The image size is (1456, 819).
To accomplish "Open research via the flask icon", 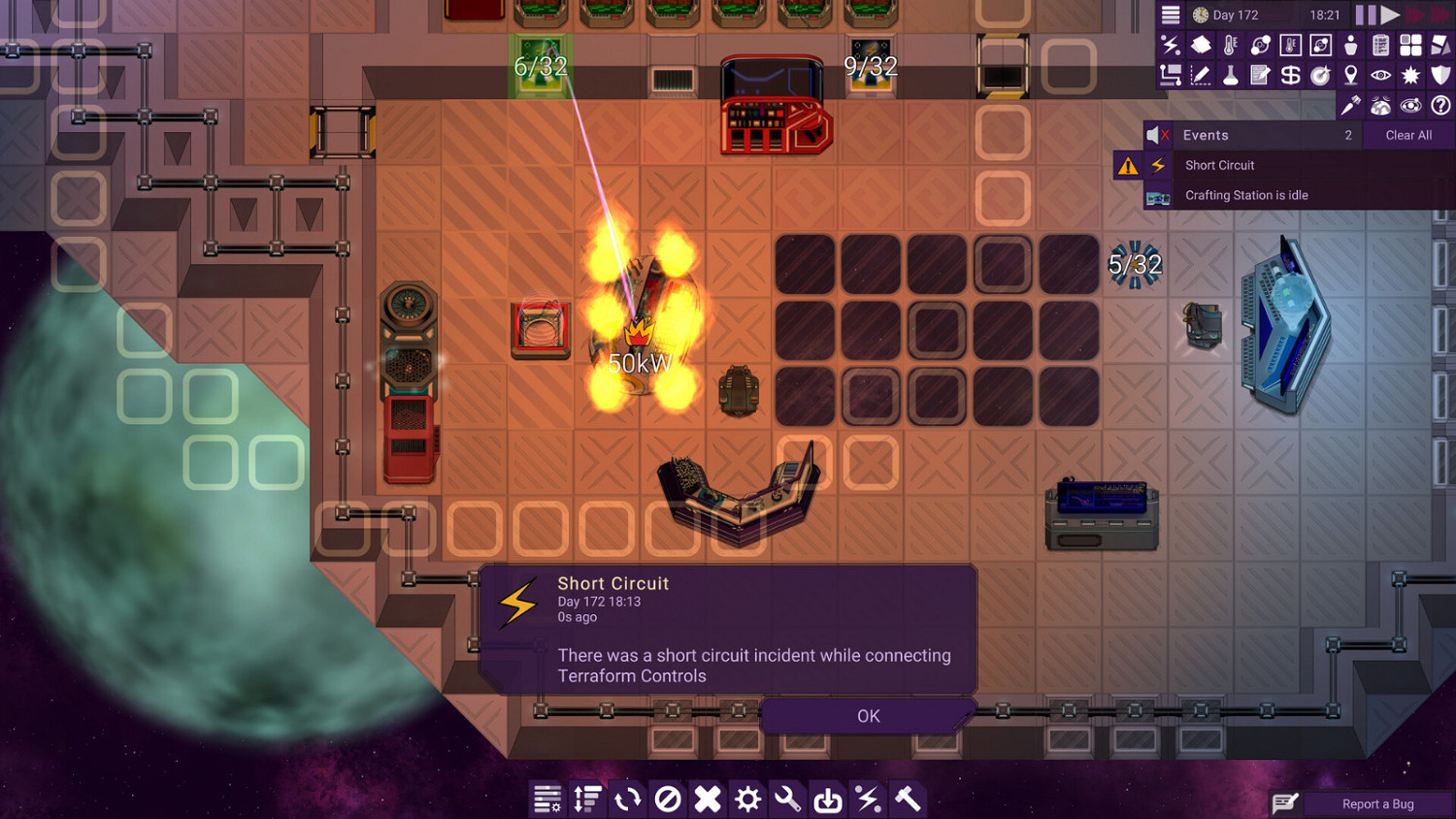I will (1229, 74).
